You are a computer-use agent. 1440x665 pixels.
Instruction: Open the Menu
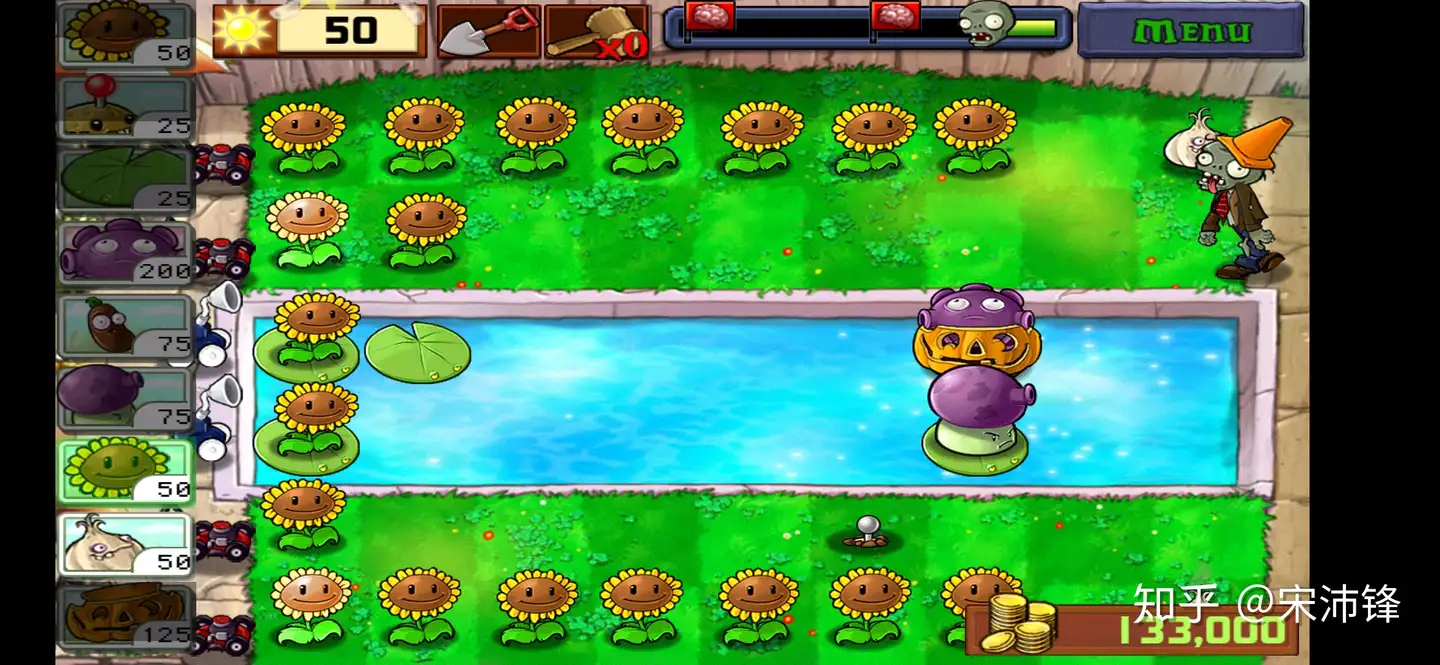(x=1190, y=30)
